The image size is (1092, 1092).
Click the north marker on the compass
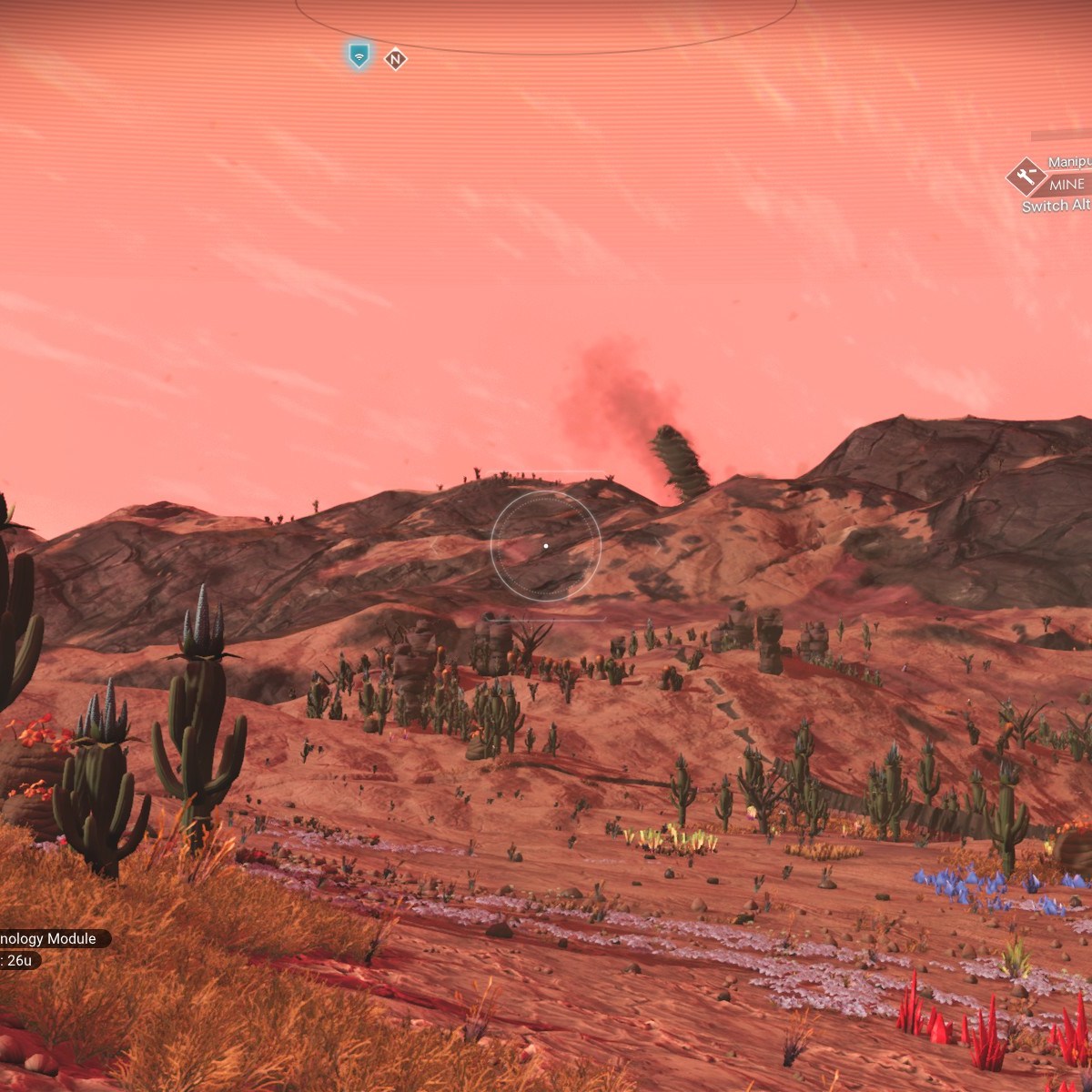(395, 59)
